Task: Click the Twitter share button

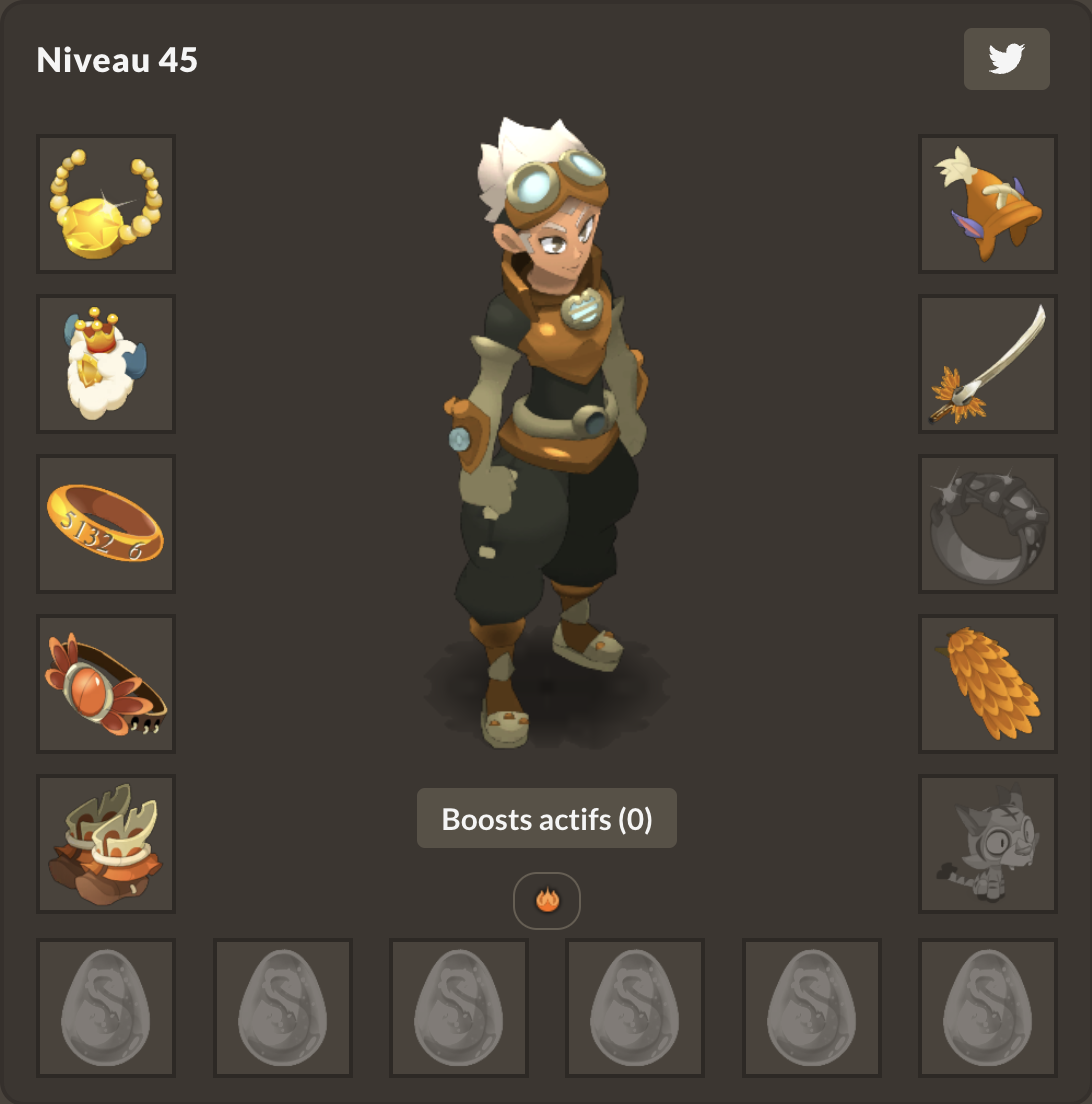Action: 1006,59
